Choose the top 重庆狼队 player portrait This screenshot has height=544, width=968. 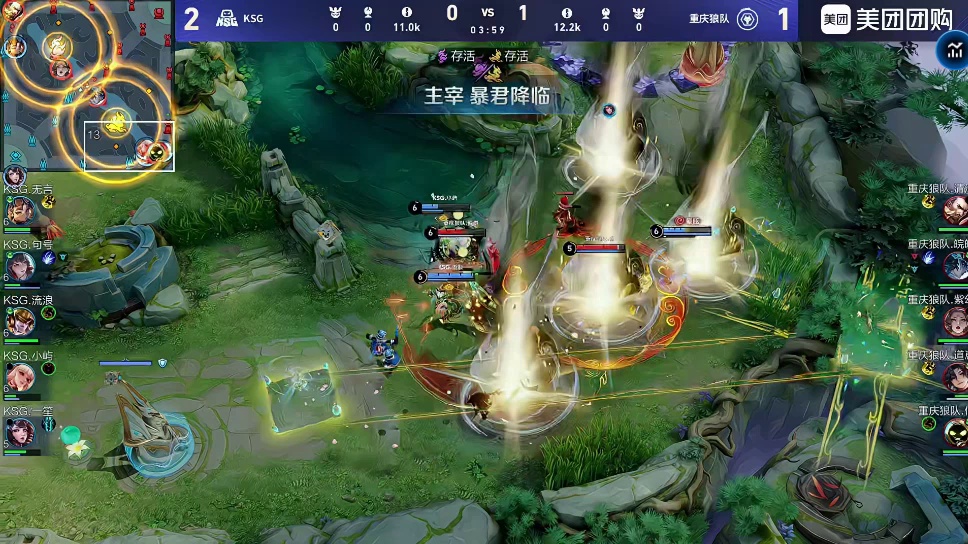(954, 210)
